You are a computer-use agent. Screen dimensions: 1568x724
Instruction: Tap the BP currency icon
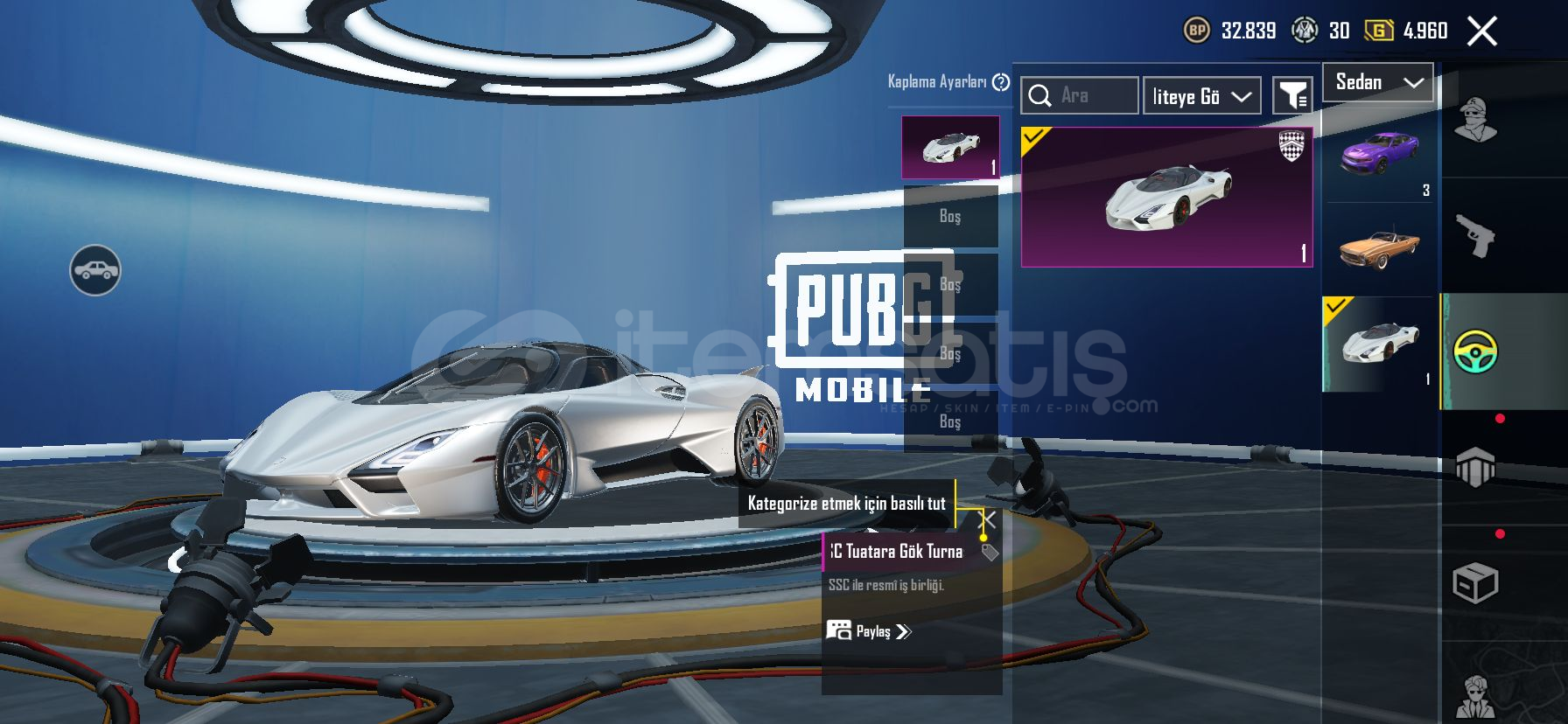click(x=1196, y=31)
